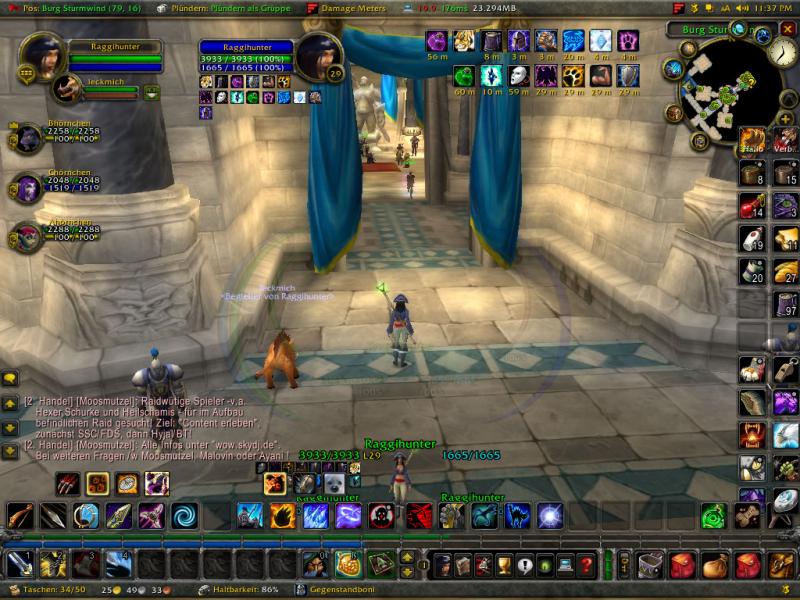
Task: Activate the blue swirl ability icon
Action: pyautogui.click(x=184, y=516)
